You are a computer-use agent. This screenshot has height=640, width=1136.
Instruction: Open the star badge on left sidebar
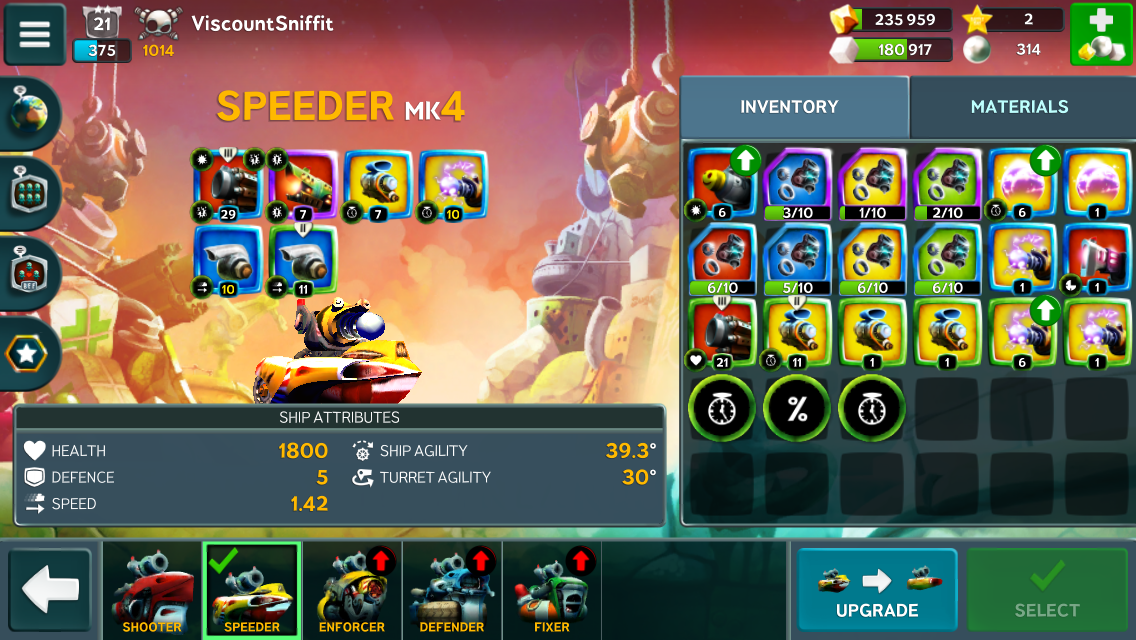click(x=29, y=353)
